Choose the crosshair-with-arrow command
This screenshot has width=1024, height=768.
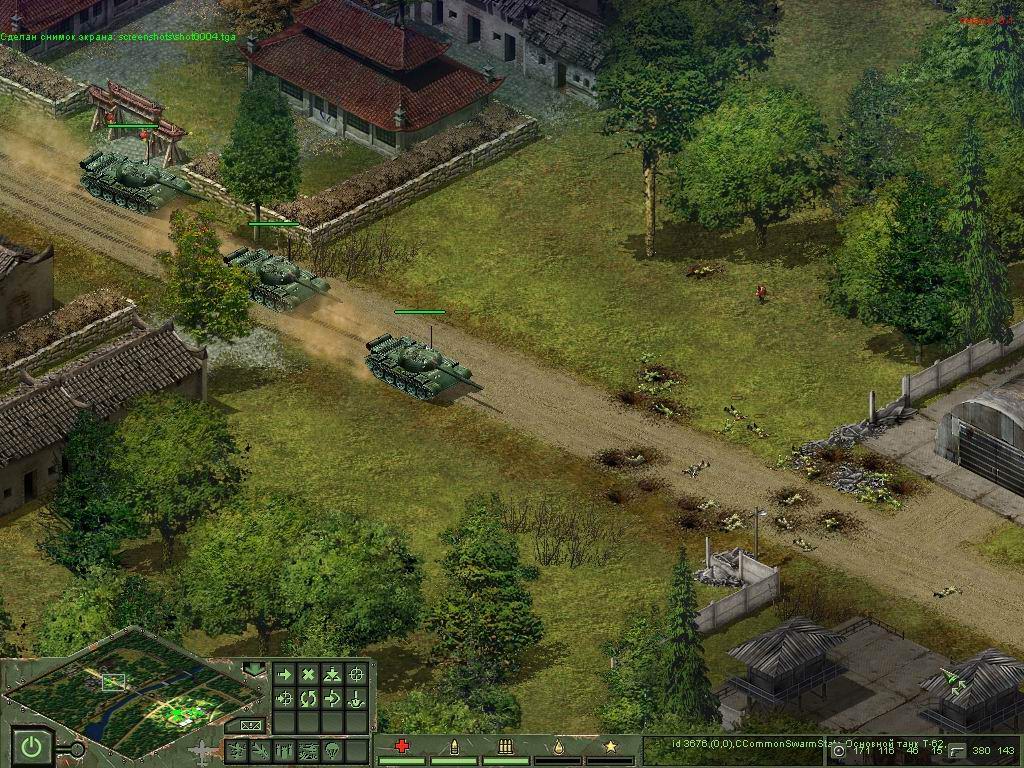[x=285, y=698]
